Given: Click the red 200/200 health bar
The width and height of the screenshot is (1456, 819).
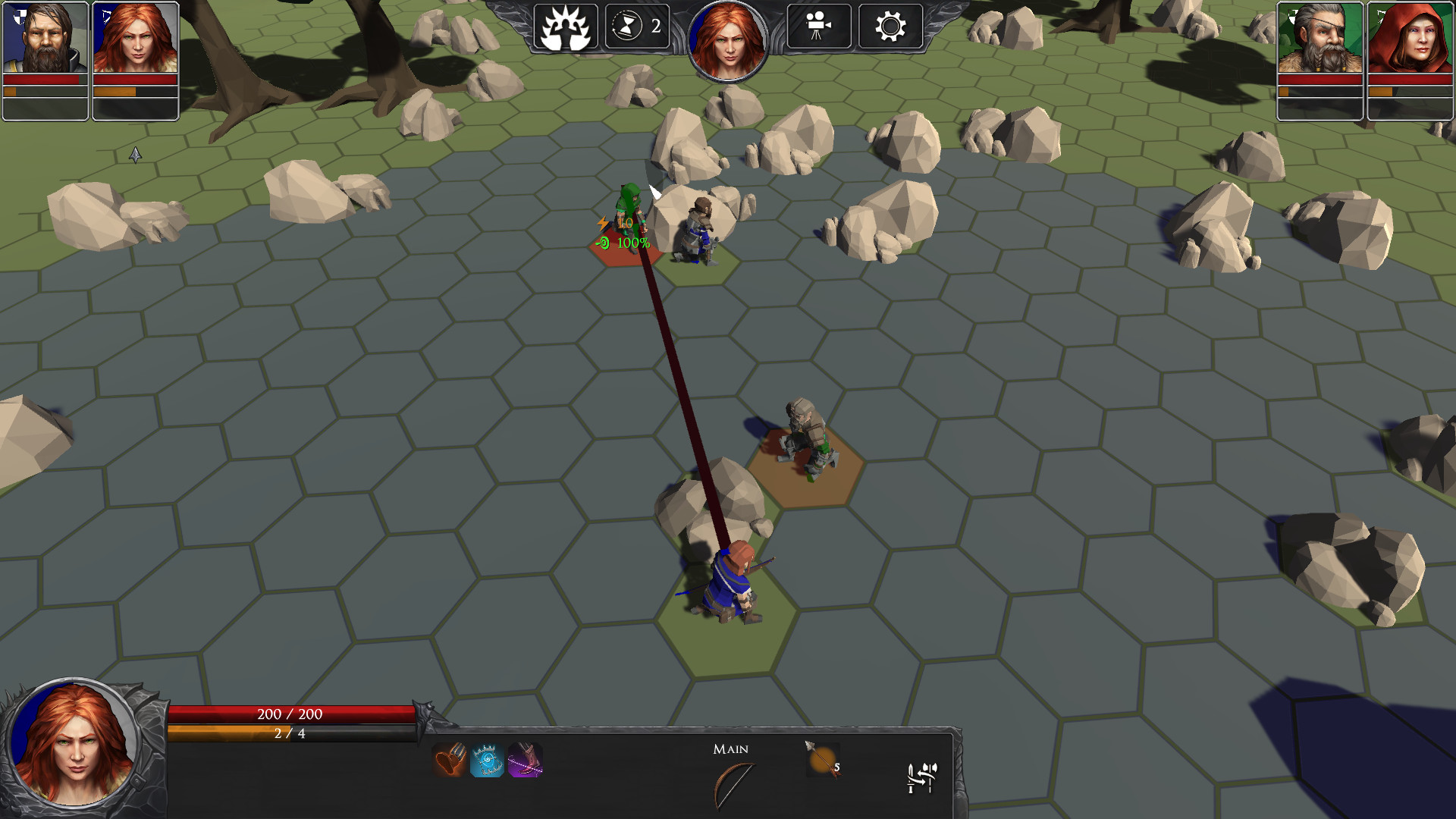Looking at the screenshot, I should (290, 714).
